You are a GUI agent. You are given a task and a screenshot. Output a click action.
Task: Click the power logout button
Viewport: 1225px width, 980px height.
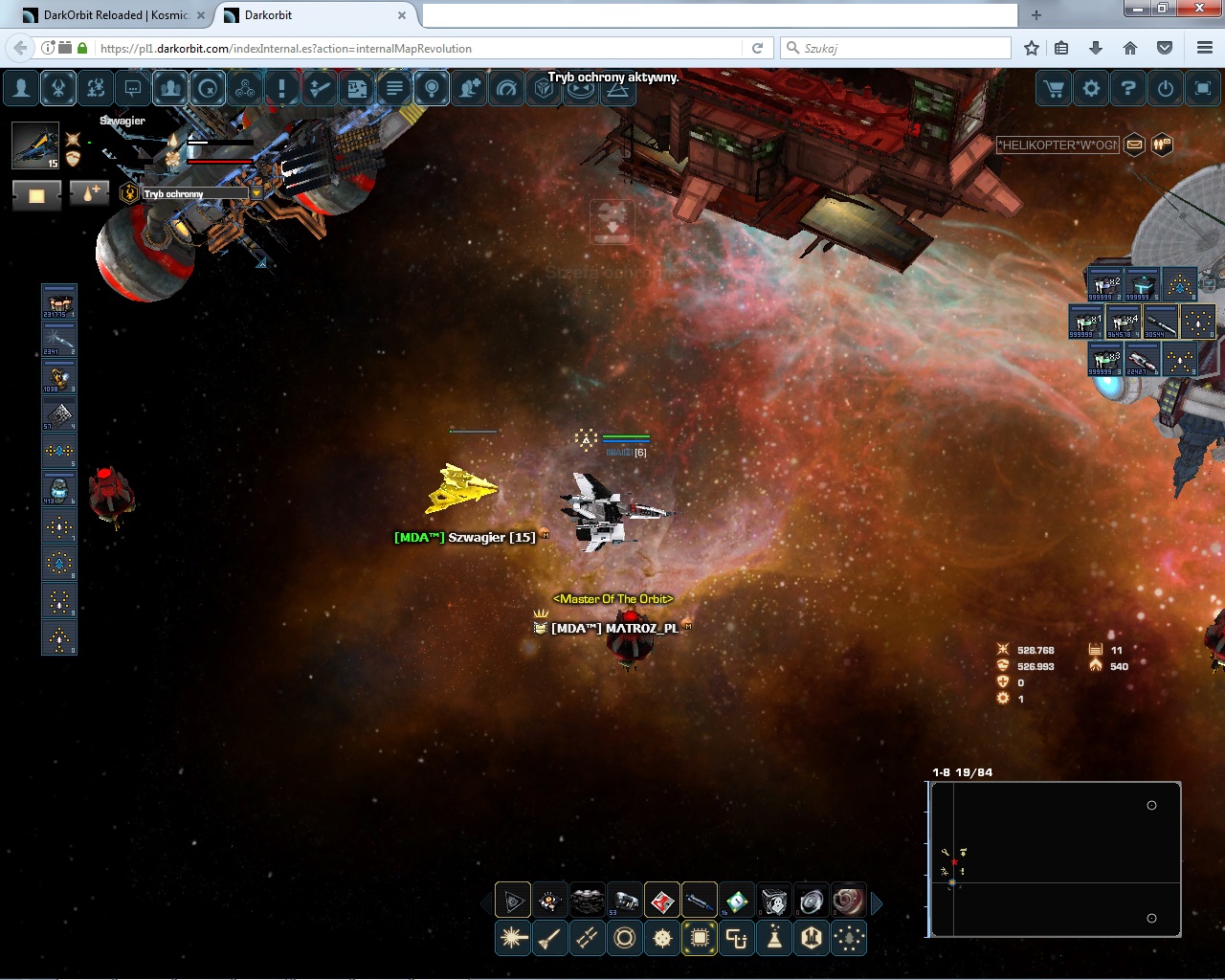1166,89
